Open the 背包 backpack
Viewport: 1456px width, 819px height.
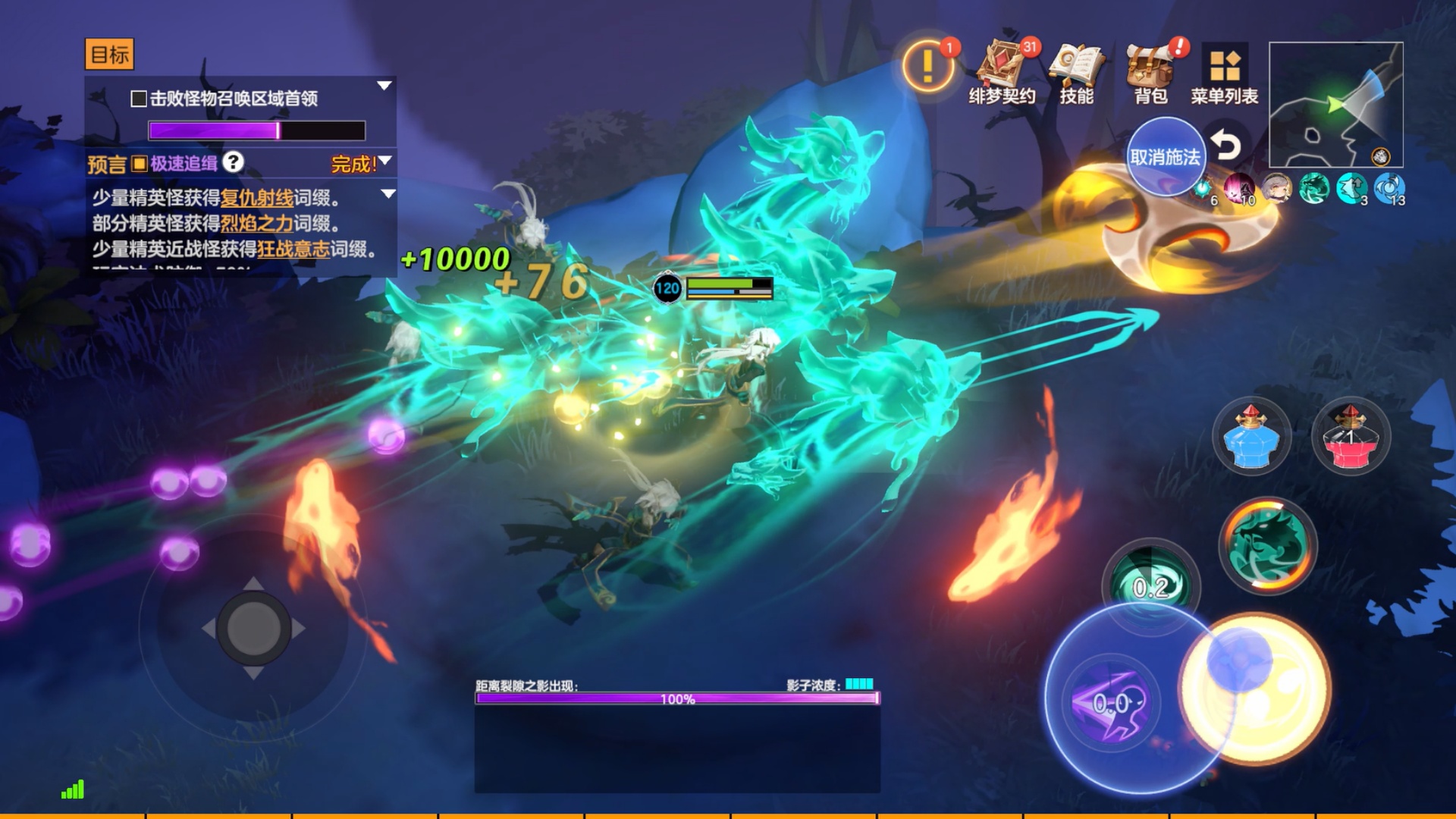[1150, 71]
